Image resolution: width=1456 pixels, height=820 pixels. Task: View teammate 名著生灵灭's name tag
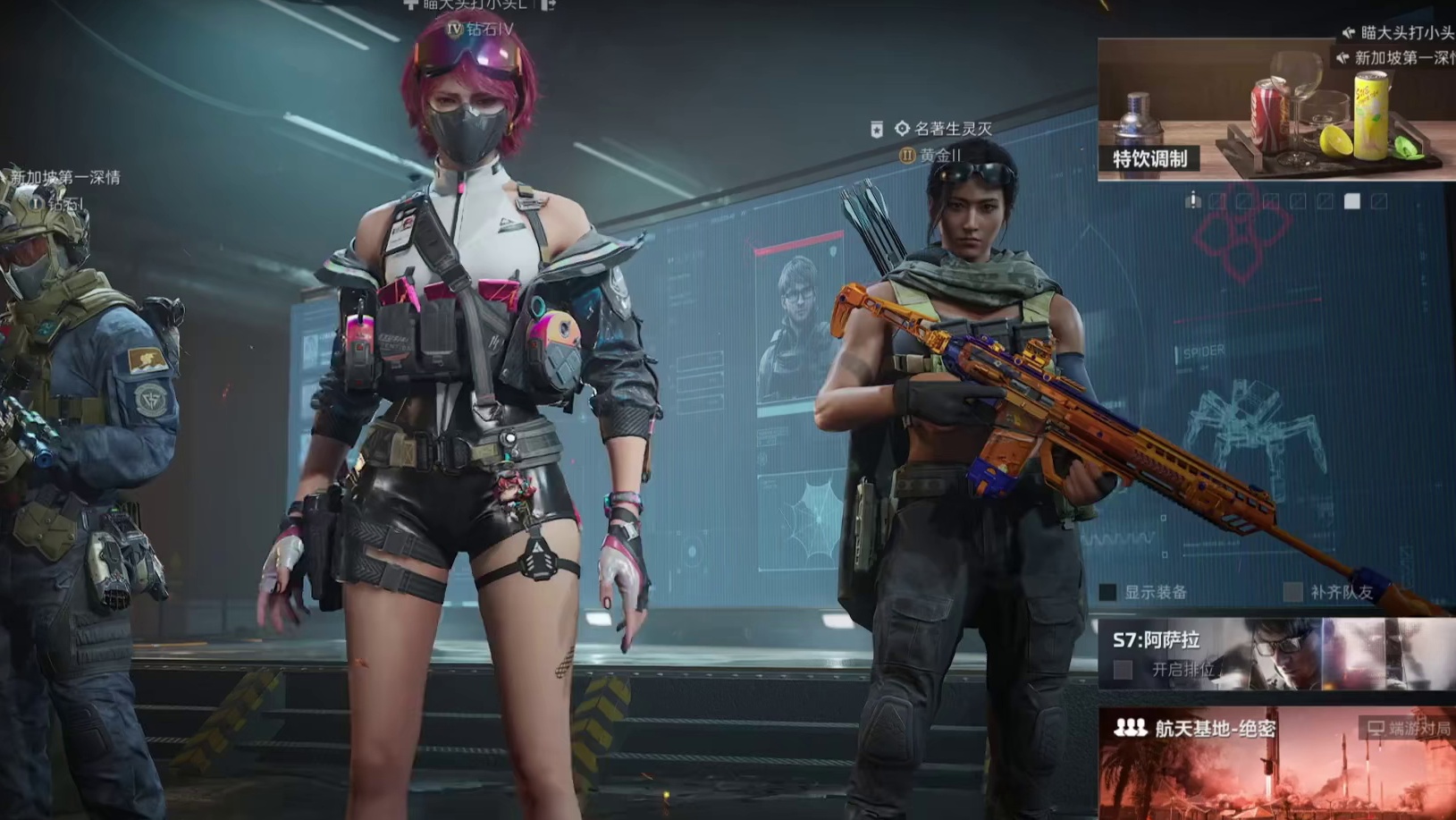pos(953,129)
